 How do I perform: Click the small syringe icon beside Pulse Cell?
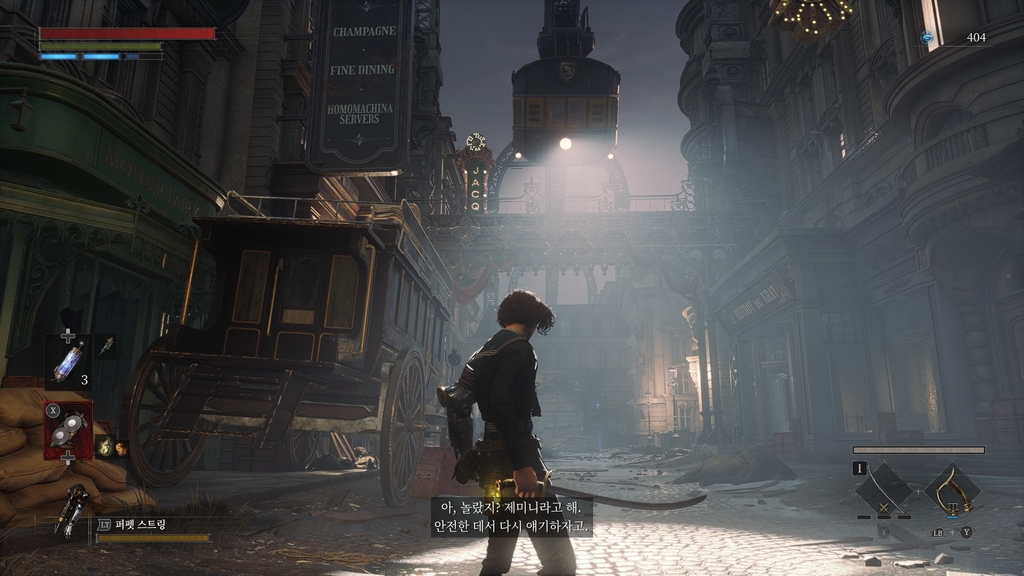pos(104,347)
